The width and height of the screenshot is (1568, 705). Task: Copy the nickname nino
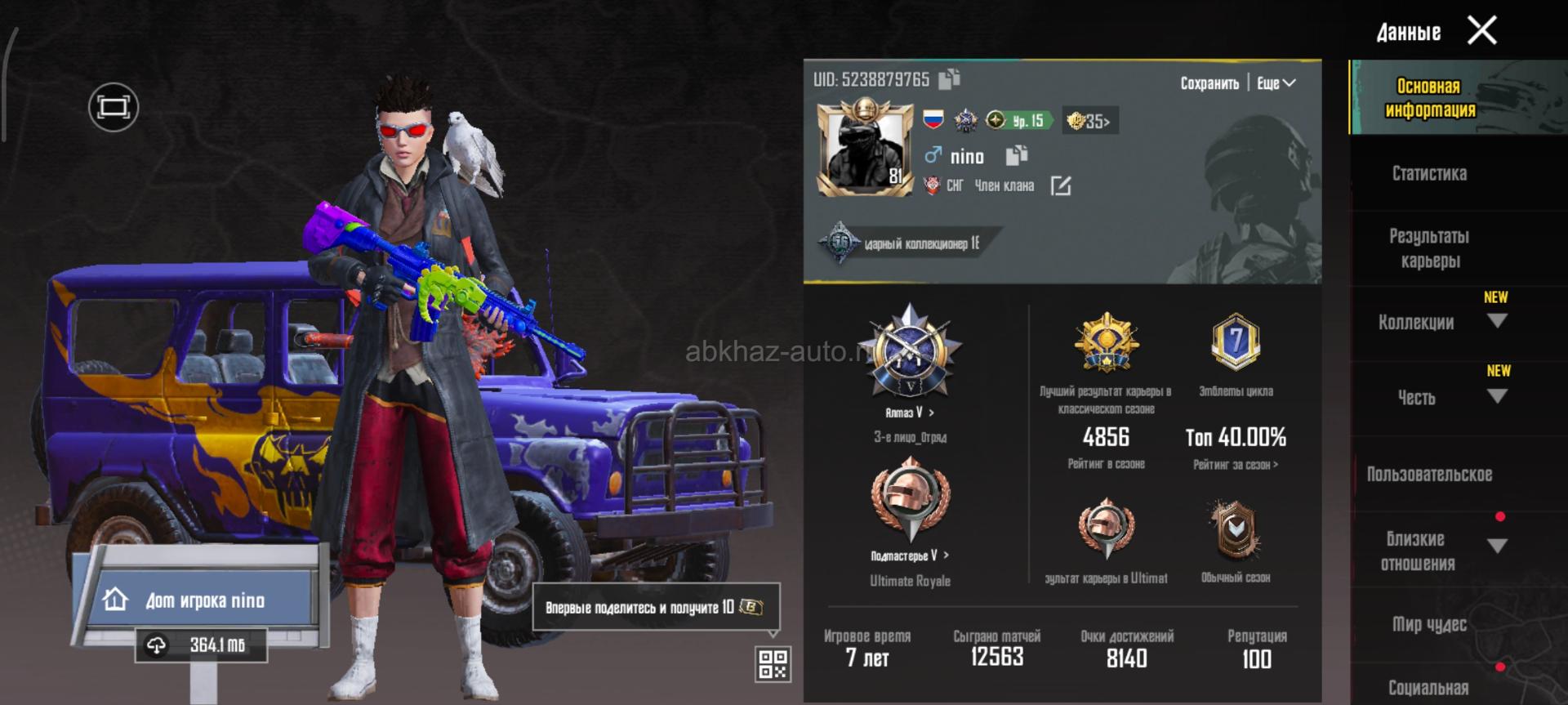coord(1016,155)
